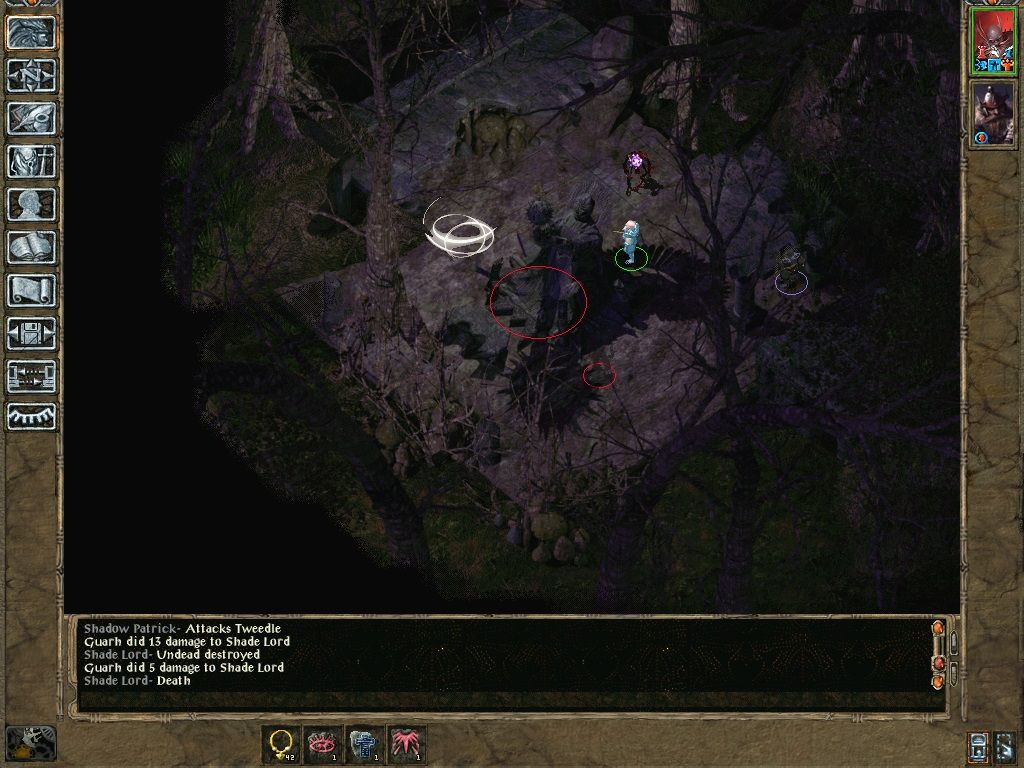1024x768 pixels.
Task: Open the options menu with the floppy disk
Action: coord(31,333)
